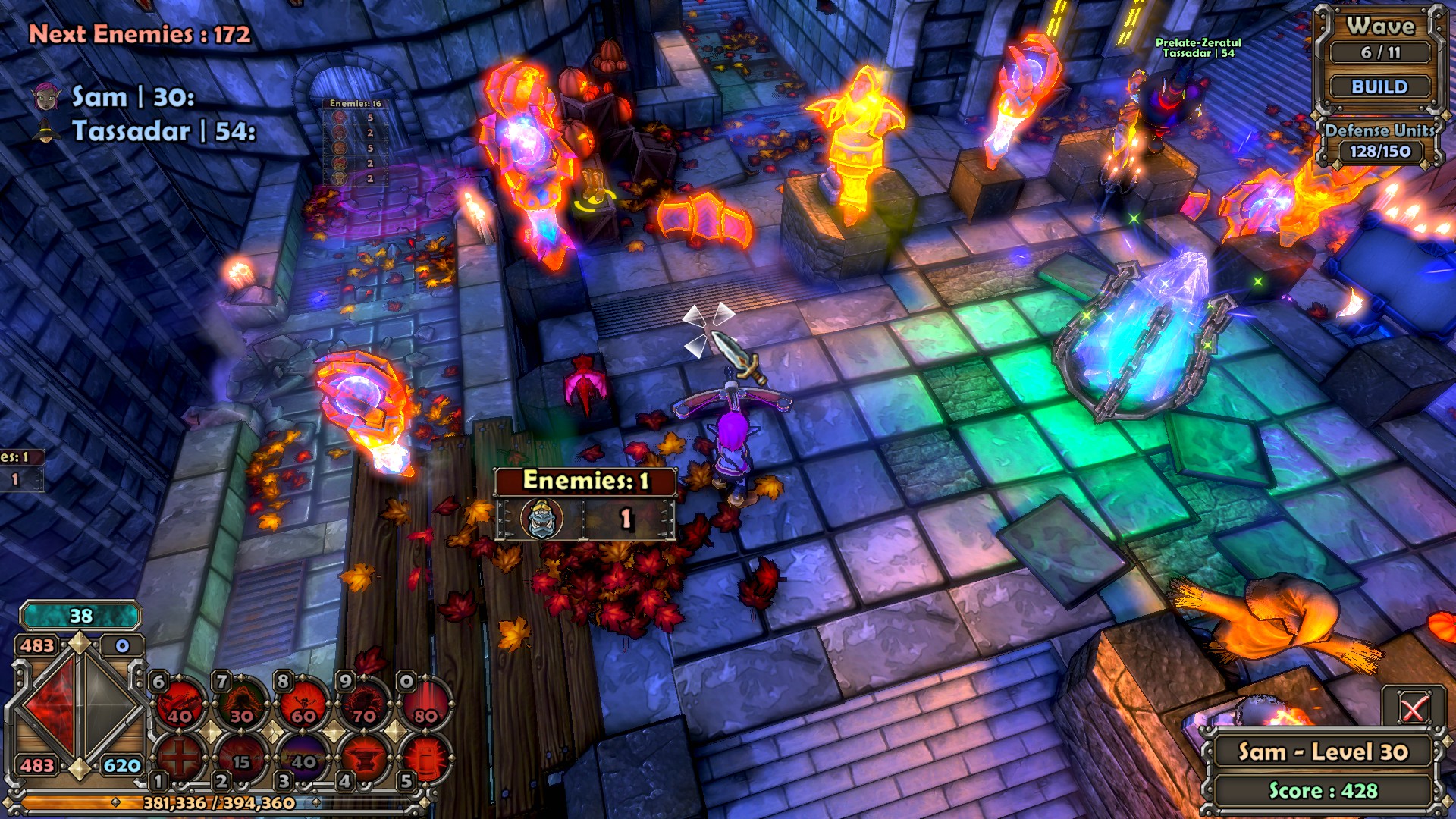Activate the red cross heal ability
The height and width of the screenshot is (819, 1456).
(x=180, y=757)
